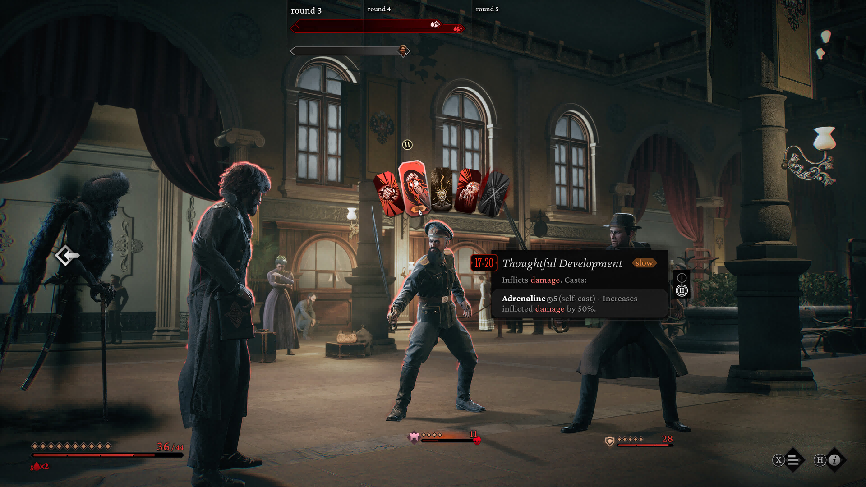The width and height of the screenshot is (866, 487).
Task: Show the info diamond icon panel
Action: coord(834,460)
